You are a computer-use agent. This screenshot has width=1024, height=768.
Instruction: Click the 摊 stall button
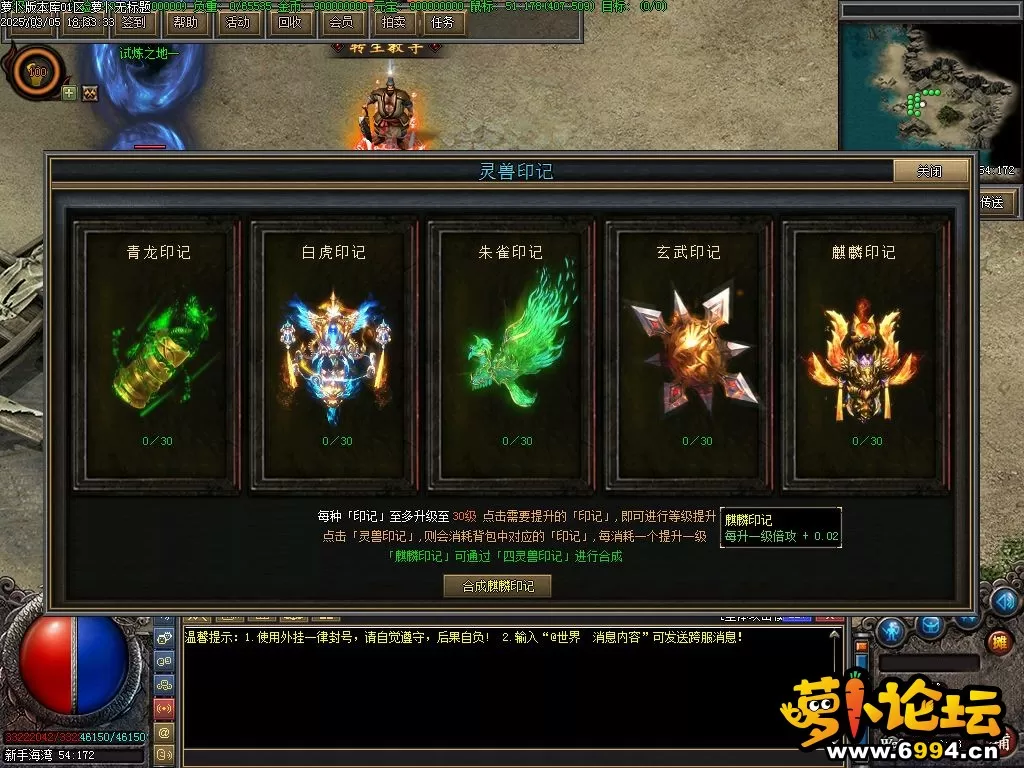[x=997, y=641]
